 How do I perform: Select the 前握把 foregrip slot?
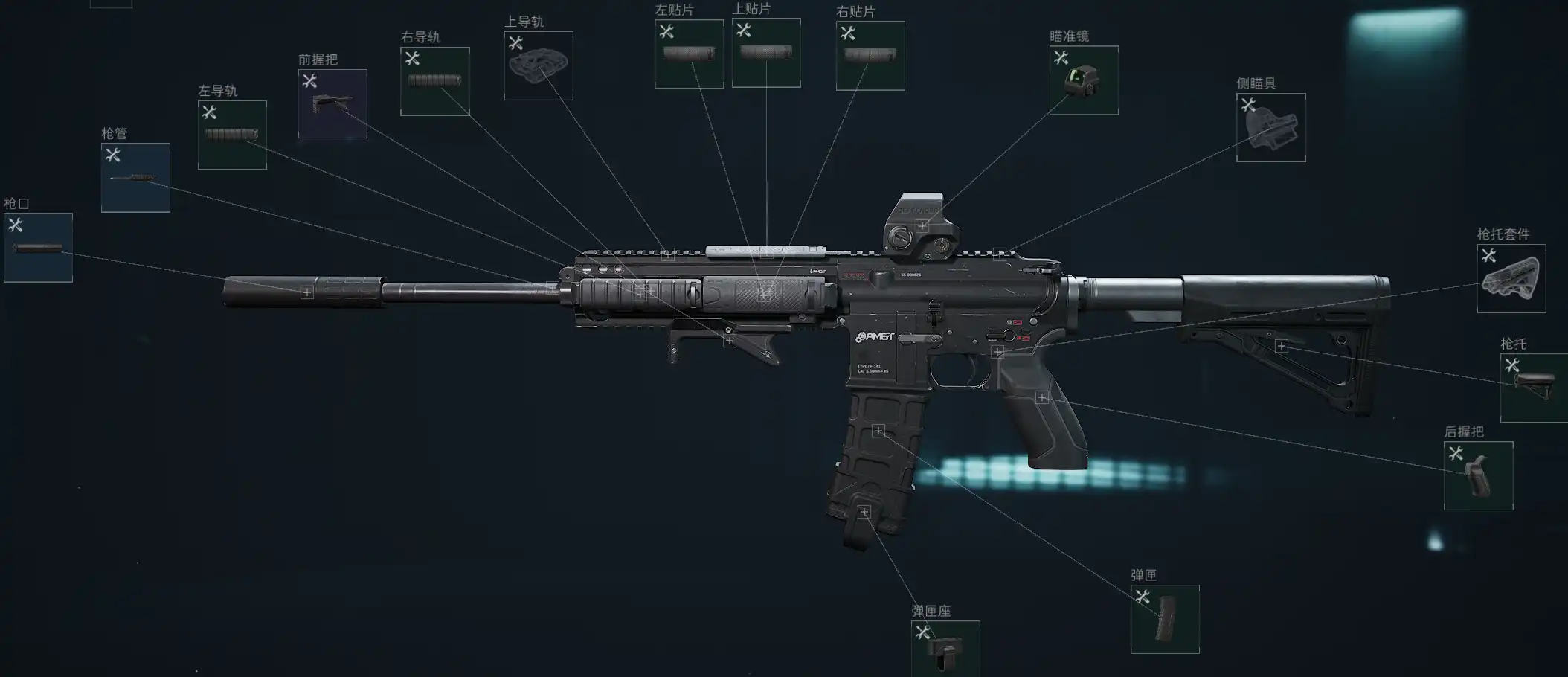332,103
